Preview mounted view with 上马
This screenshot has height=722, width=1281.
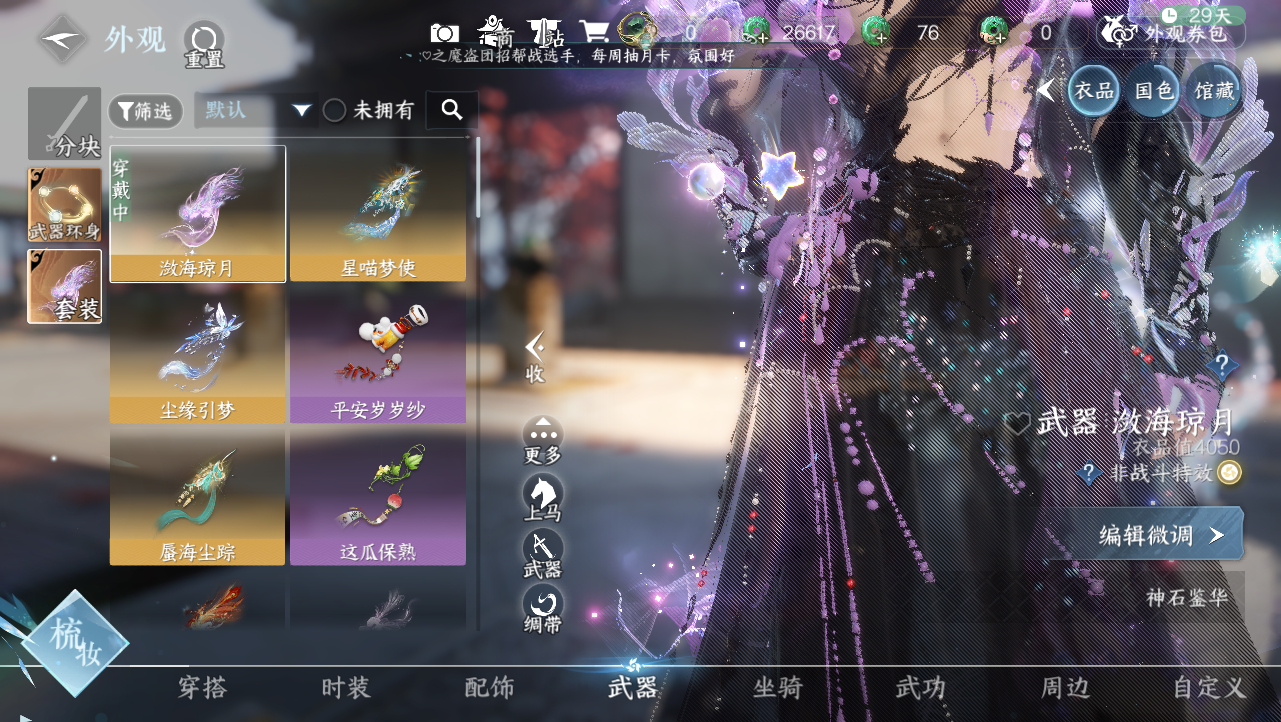[x=542, y=497]
